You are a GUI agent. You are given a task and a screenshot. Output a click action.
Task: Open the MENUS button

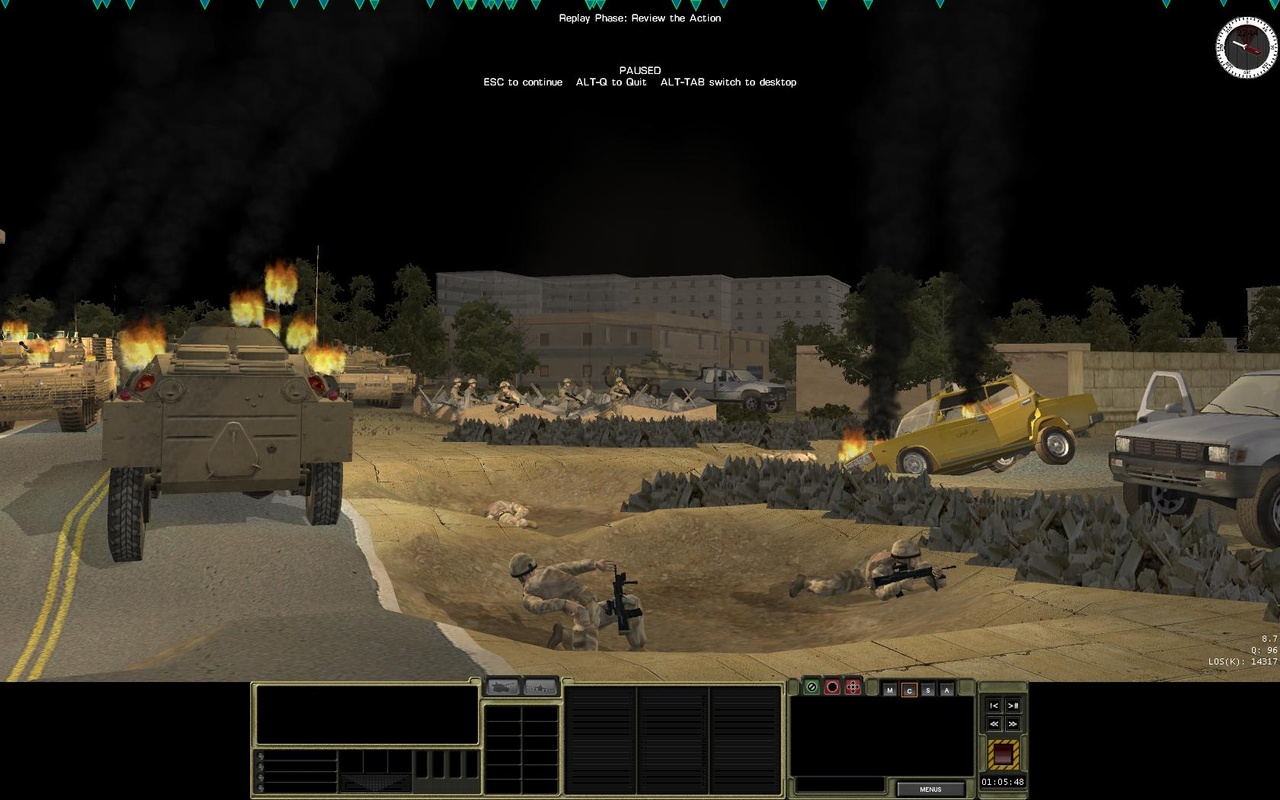(x=931, y=789)
